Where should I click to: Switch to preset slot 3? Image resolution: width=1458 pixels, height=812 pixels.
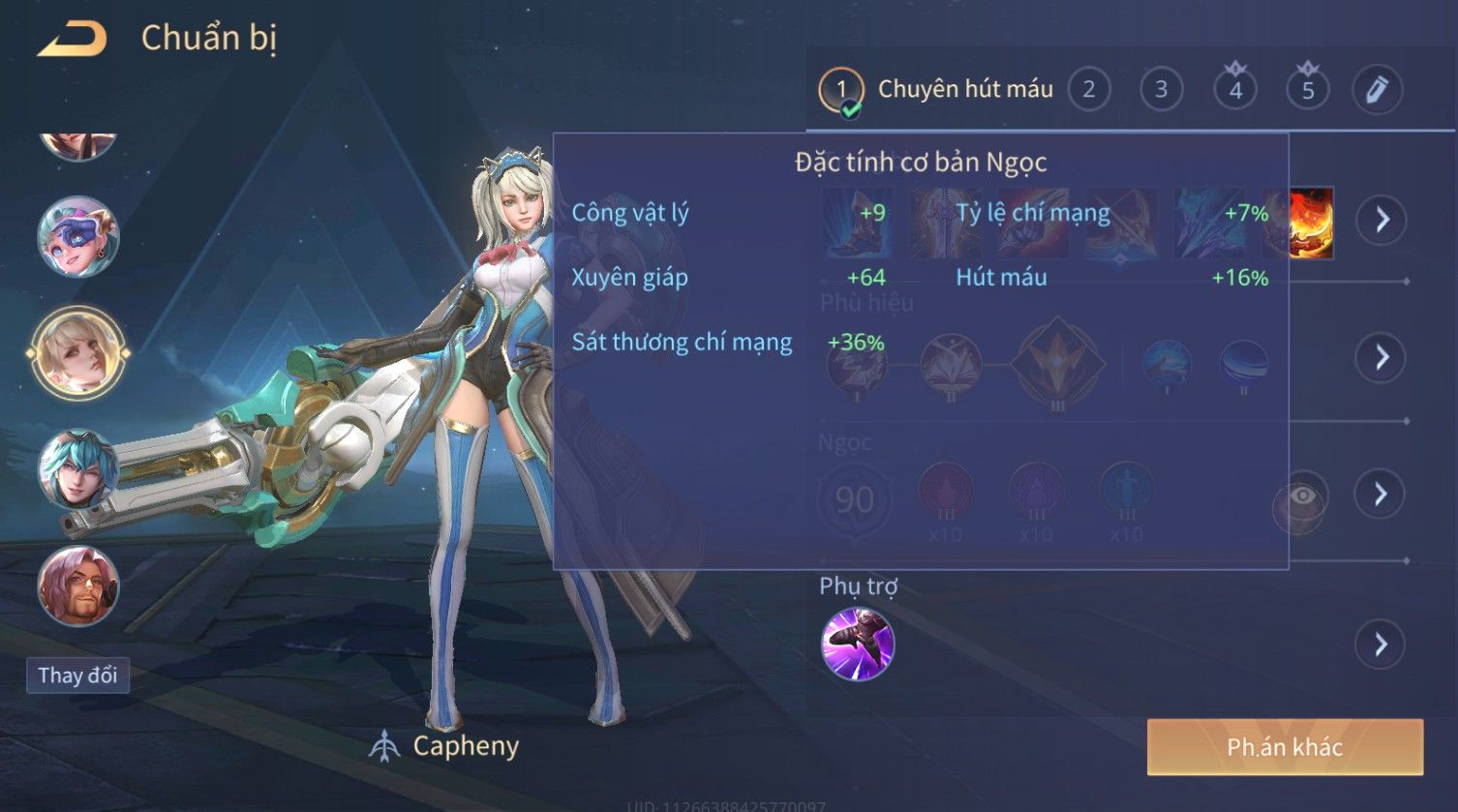(x=1161, y=90)
